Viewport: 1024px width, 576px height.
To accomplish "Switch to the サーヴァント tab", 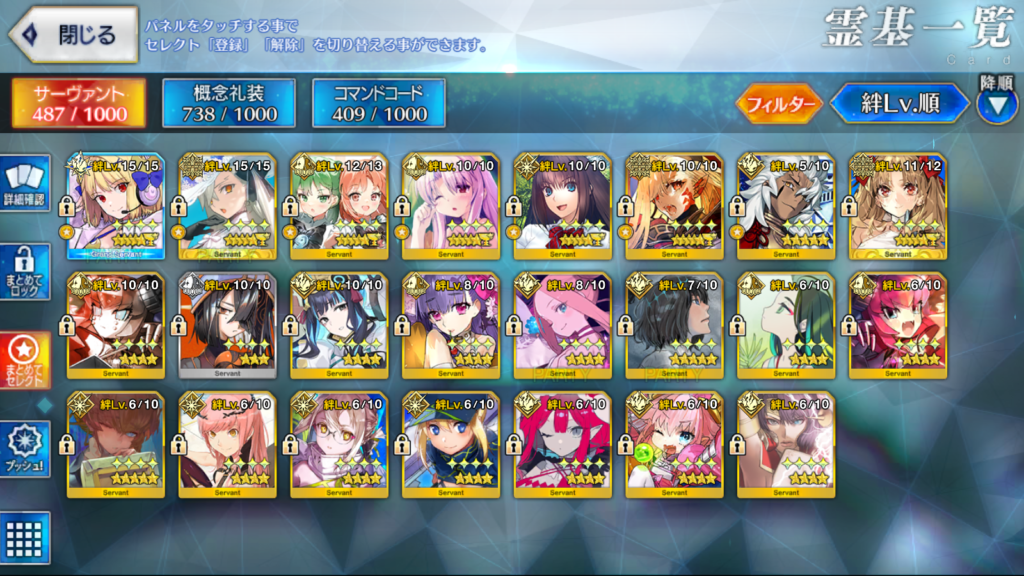I will [80, 104].
